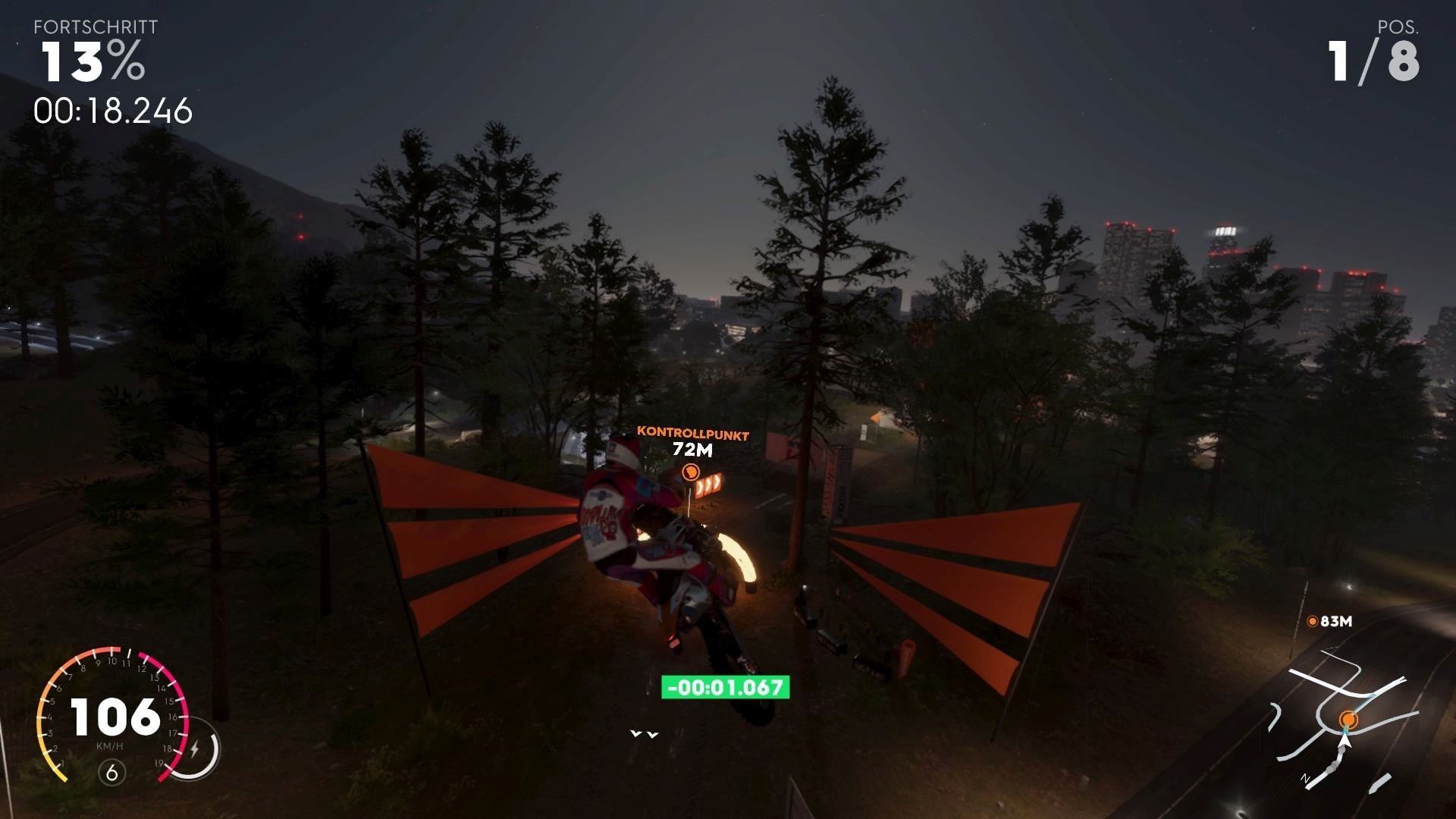Expand the FORTSCHRITT progress readout
The image size is (1456, 819).
pyautogui.click(x=95, y=27)
